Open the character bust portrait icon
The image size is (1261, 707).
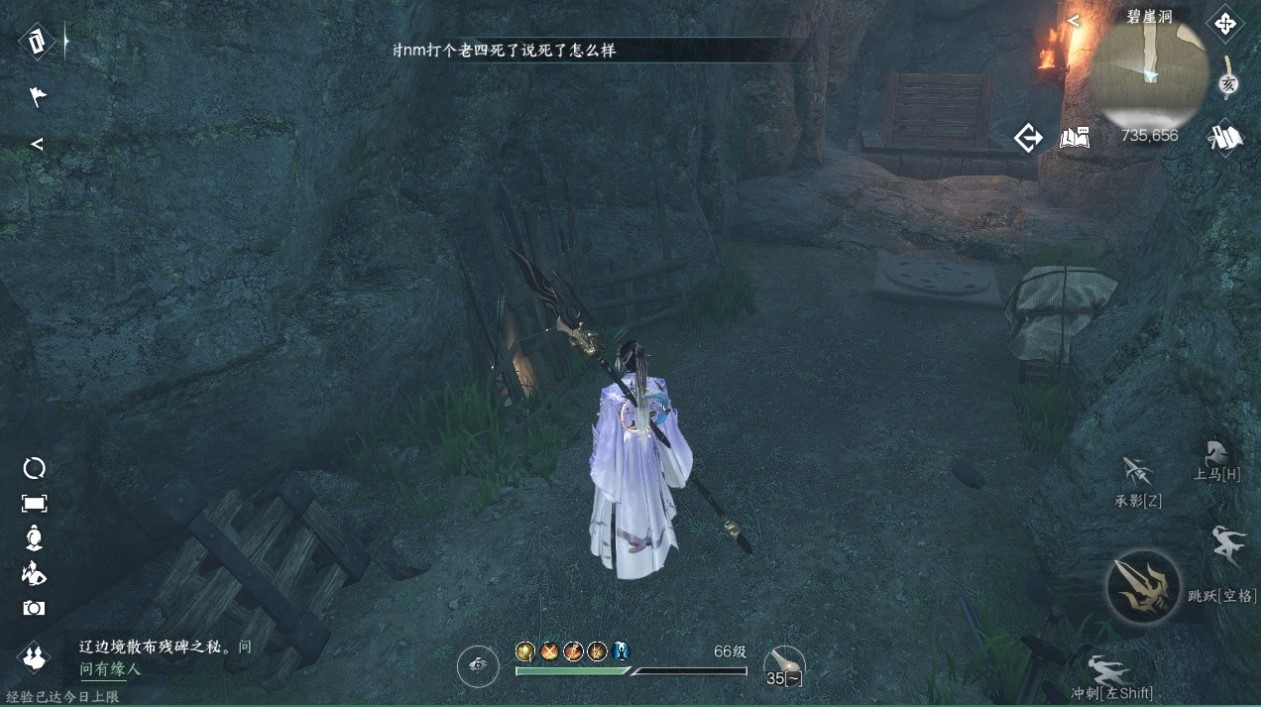(34, 538)
